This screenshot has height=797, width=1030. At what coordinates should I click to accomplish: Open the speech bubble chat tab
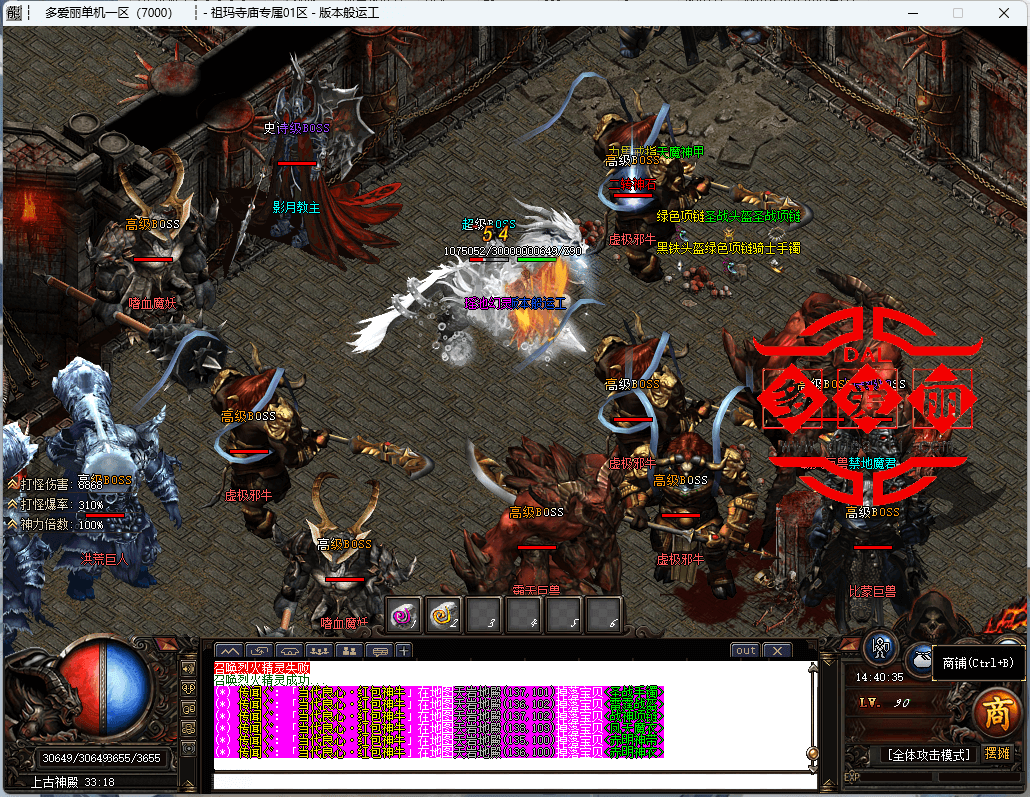[x=378, y=650]
